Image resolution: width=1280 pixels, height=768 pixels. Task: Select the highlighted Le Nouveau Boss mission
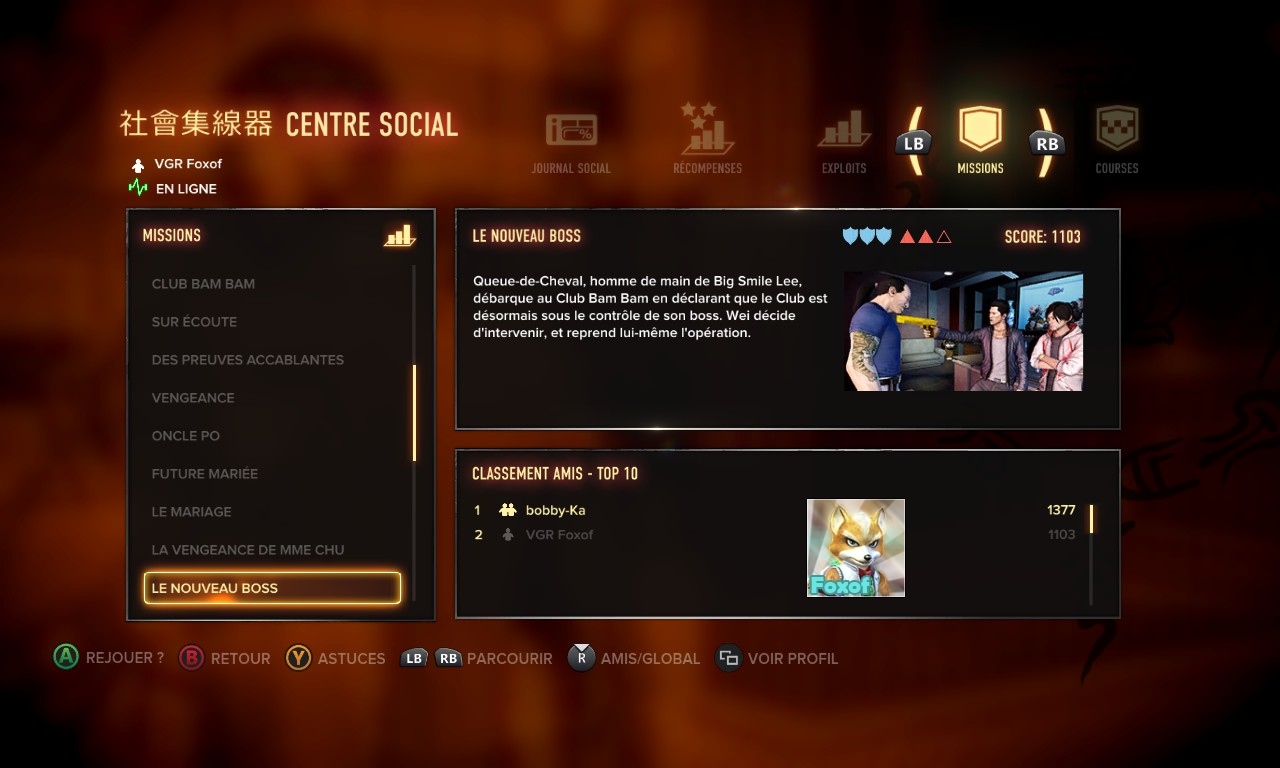point(272,588)
